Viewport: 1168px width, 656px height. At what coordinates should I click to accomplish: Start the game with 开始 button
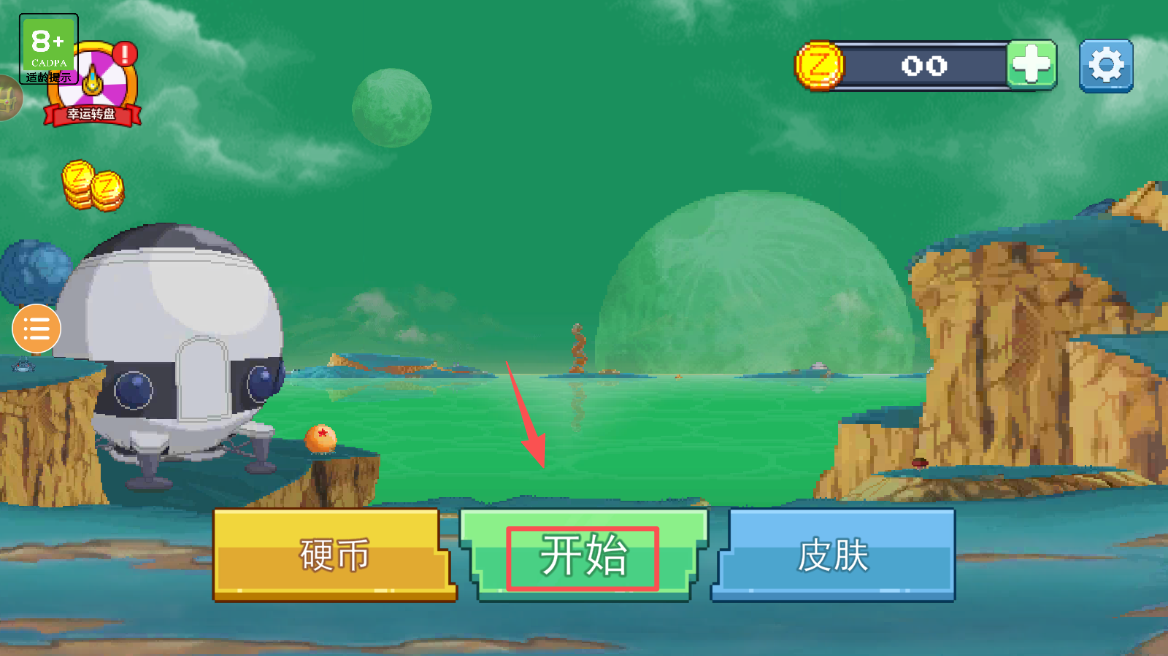(583, 555)
